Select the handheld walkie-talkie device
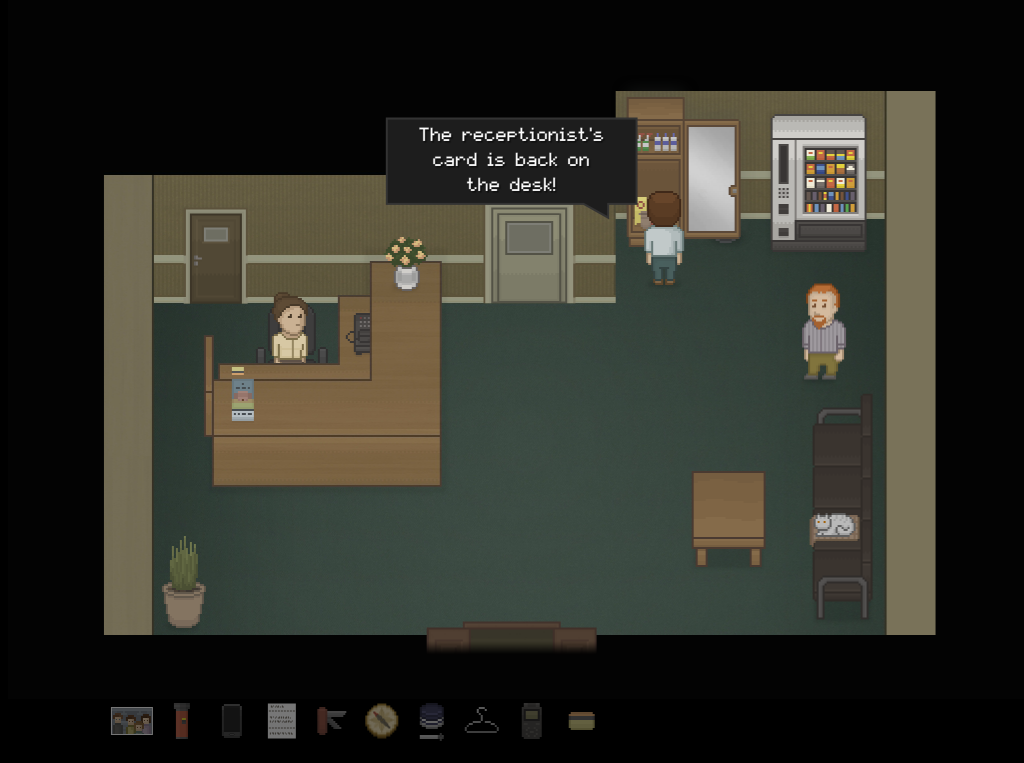This screenshot has height=763, width=1024. click(531, 721)
